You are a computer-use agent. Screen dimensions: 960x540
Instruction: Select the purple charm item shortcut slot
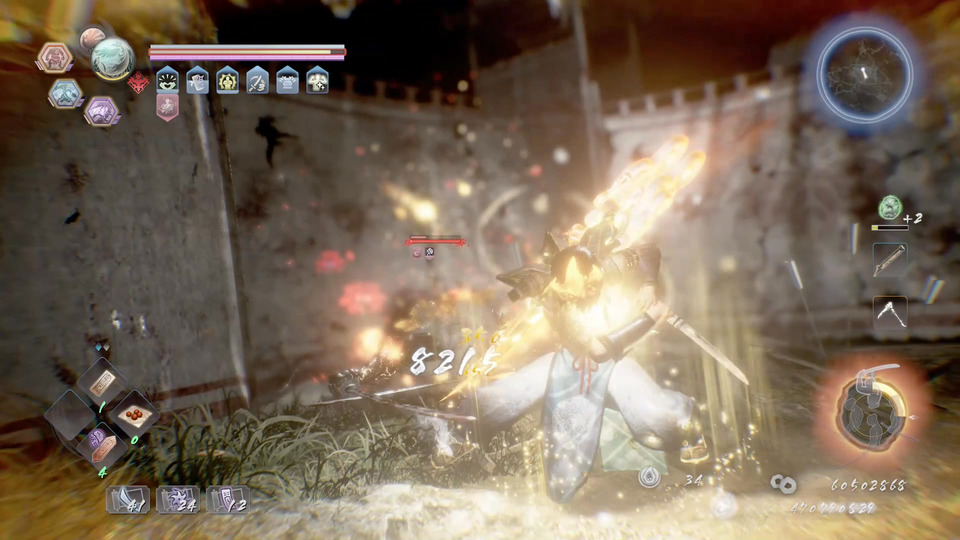point(101,442)
